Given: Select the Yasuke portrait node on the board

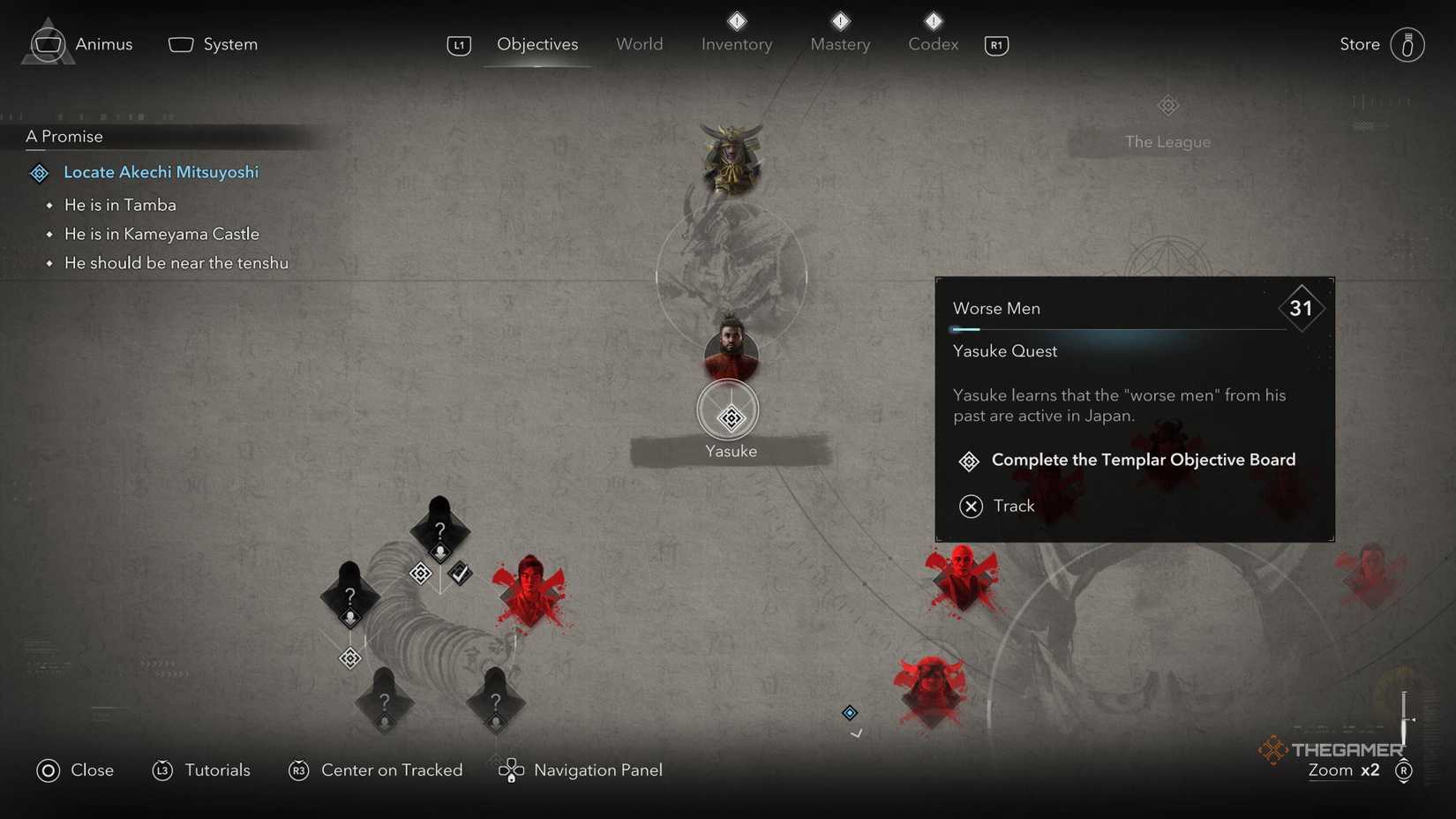Looking at the screenshot, I should pyautogui.click(x=731, y=355).
